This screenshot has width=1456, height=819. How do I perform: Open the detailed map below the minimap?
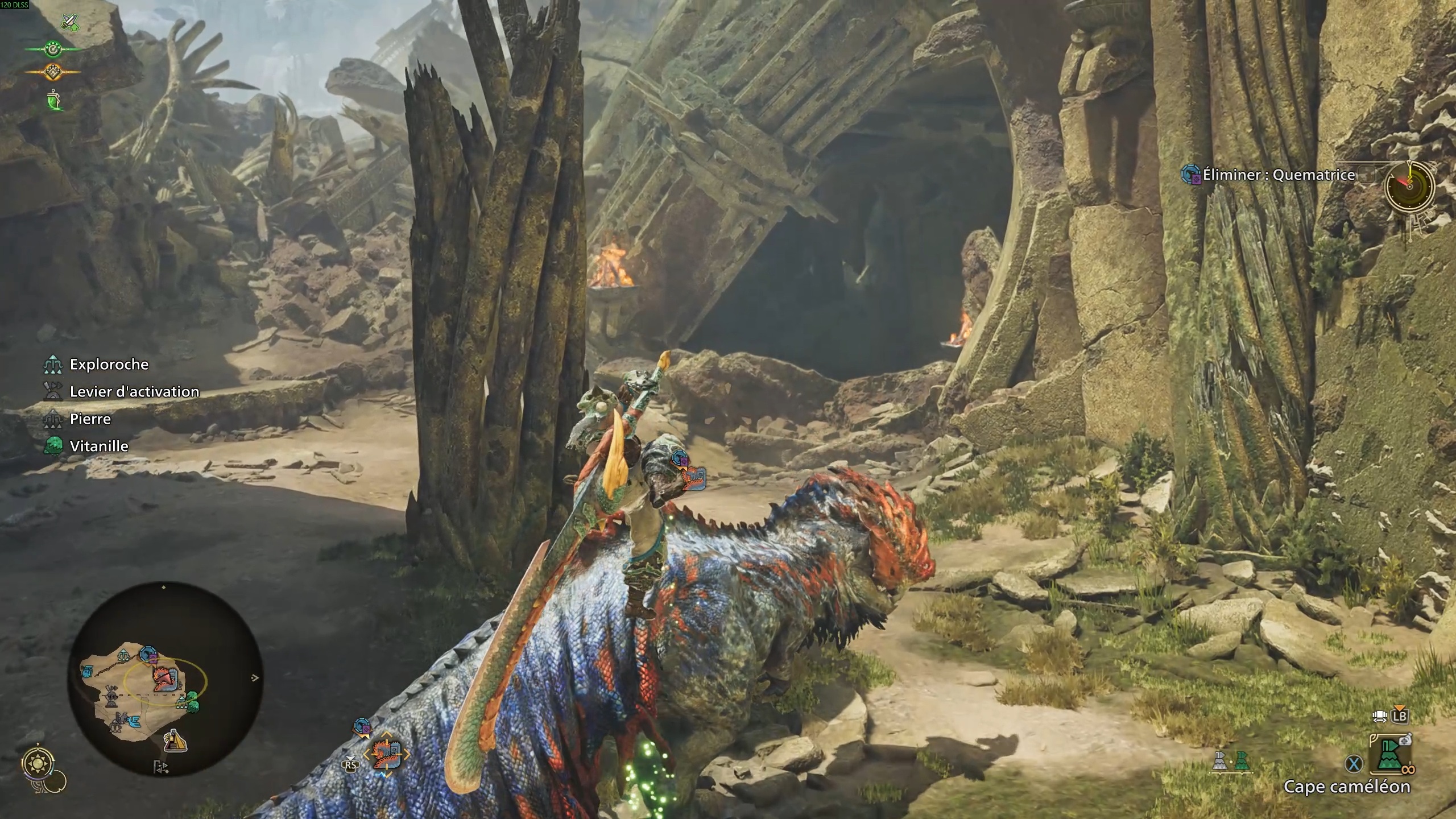point(160,767)
